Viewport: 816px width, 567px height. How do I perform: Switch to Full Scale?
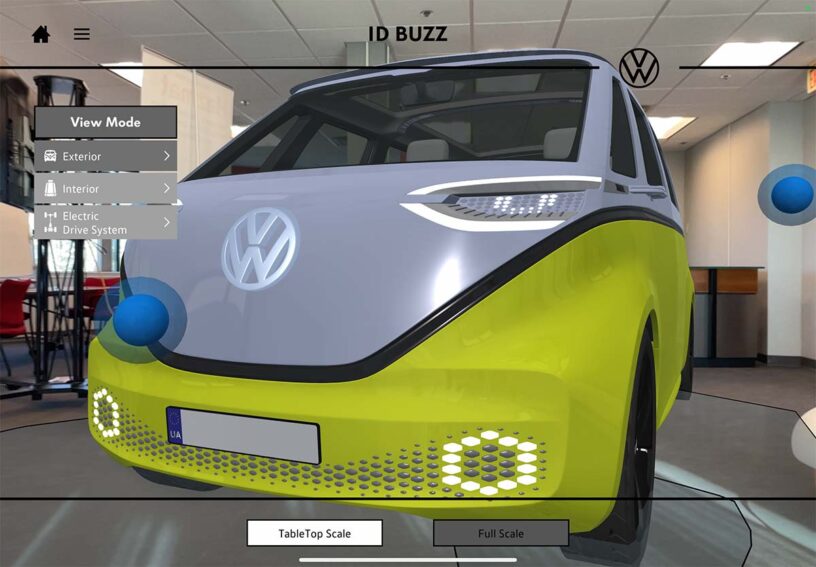(500, 533)
